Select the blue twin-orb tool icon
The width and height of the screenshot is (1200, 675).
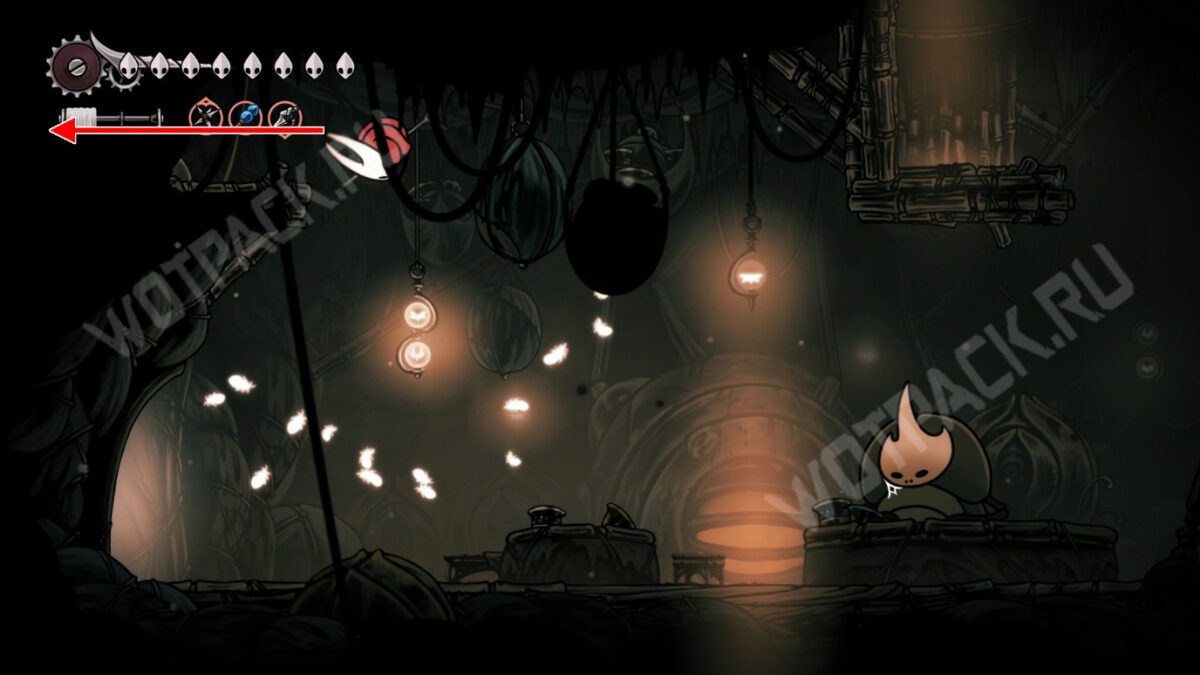pyautogui.click(x=245, y=116)
